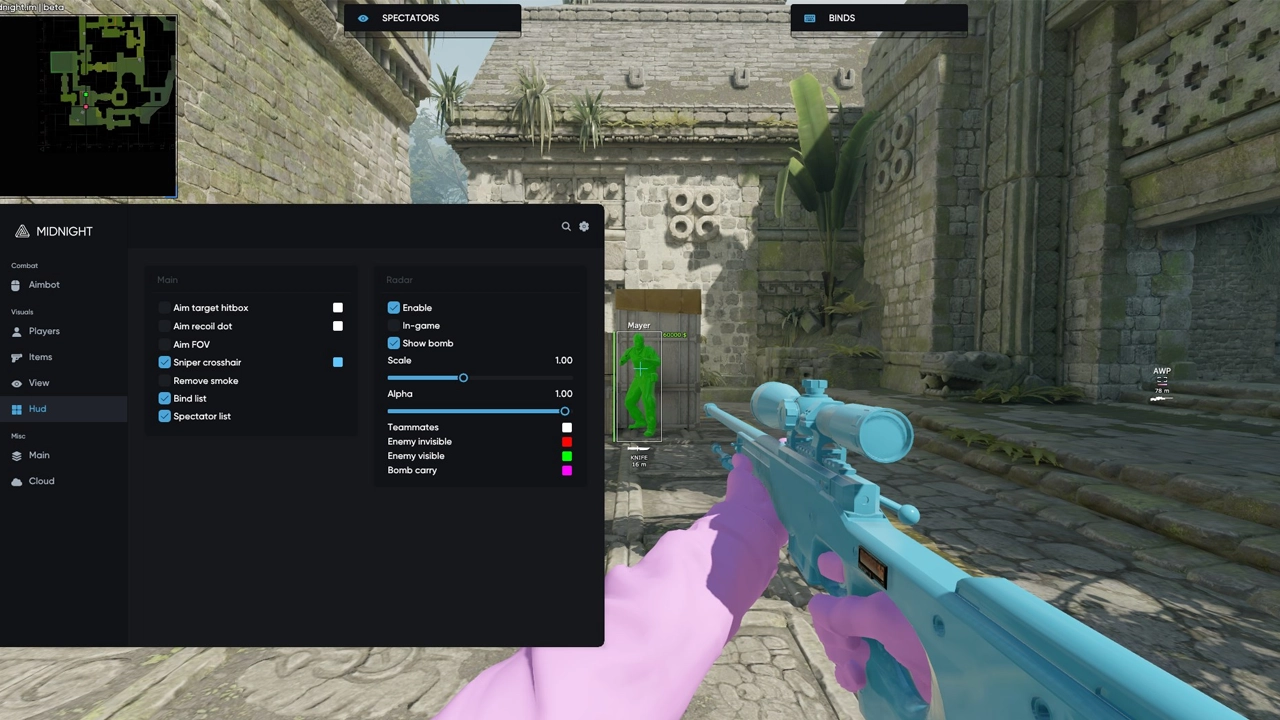This screenshot has width=1280, height=720.
Task: Select the View tab
Action: (38, 383)
